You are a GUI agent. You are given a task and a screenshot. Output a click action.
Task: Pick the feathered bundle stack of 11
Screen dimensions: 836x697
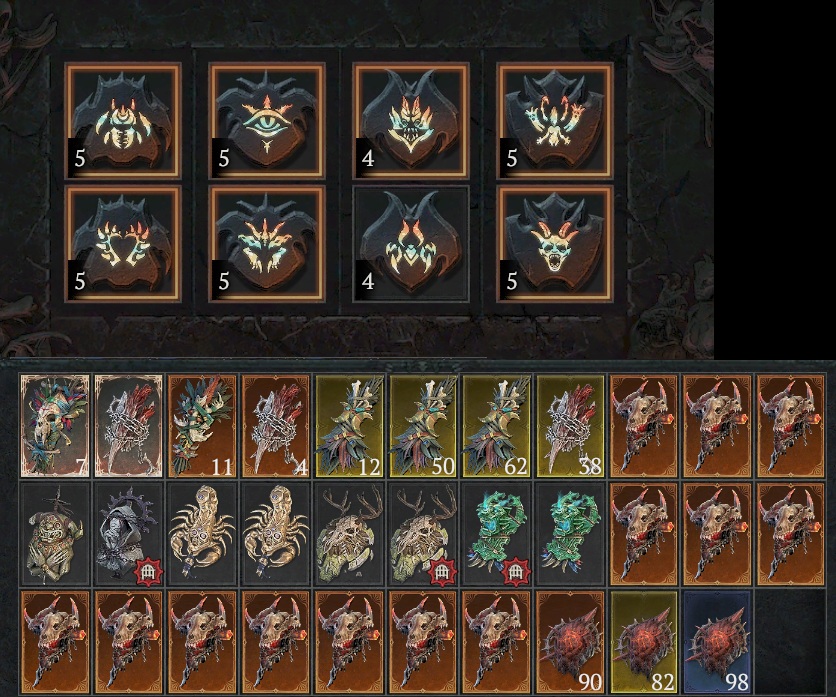[203, 425]
